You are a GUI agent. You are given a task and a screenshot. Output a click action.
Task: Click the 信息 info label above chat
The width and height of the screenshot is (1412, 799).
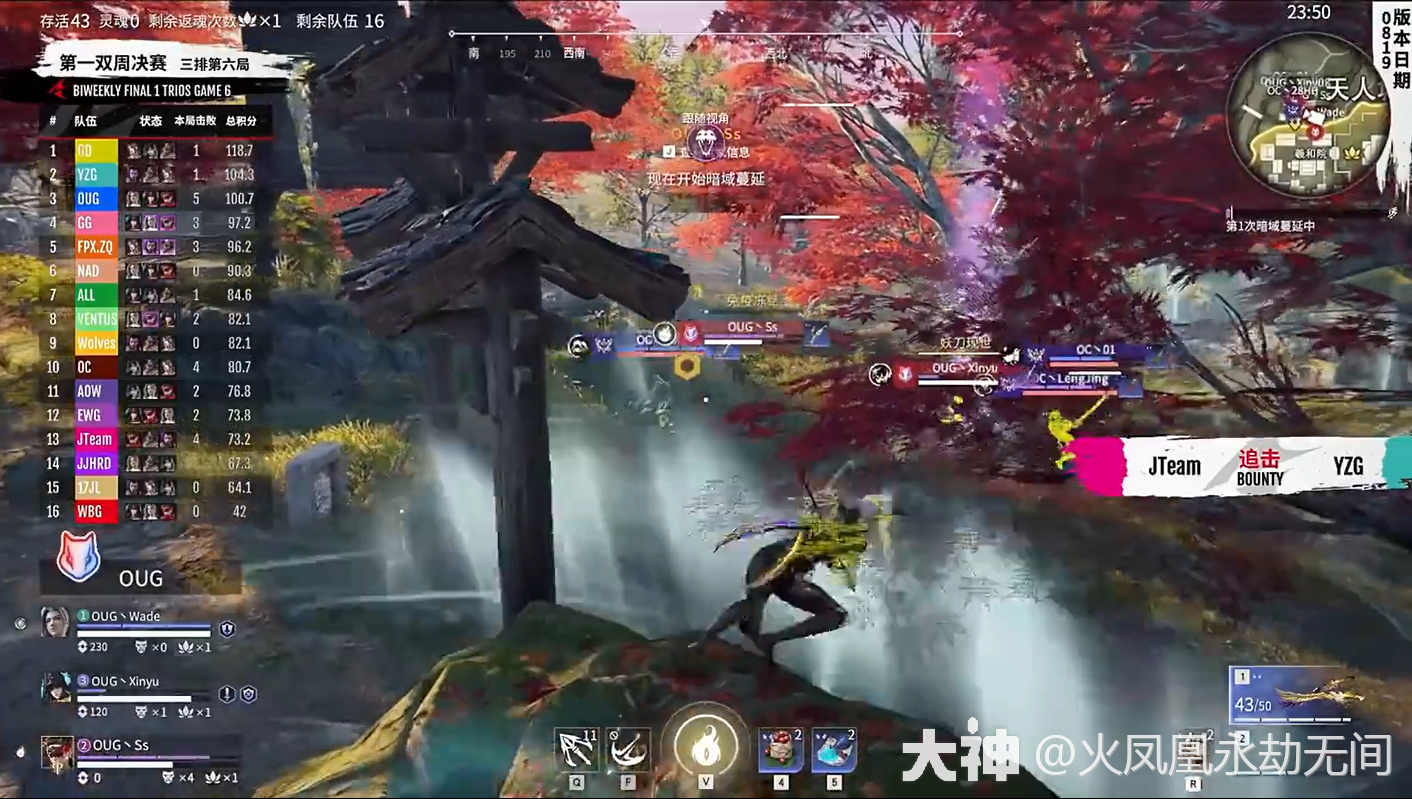[x=739, y=152]
